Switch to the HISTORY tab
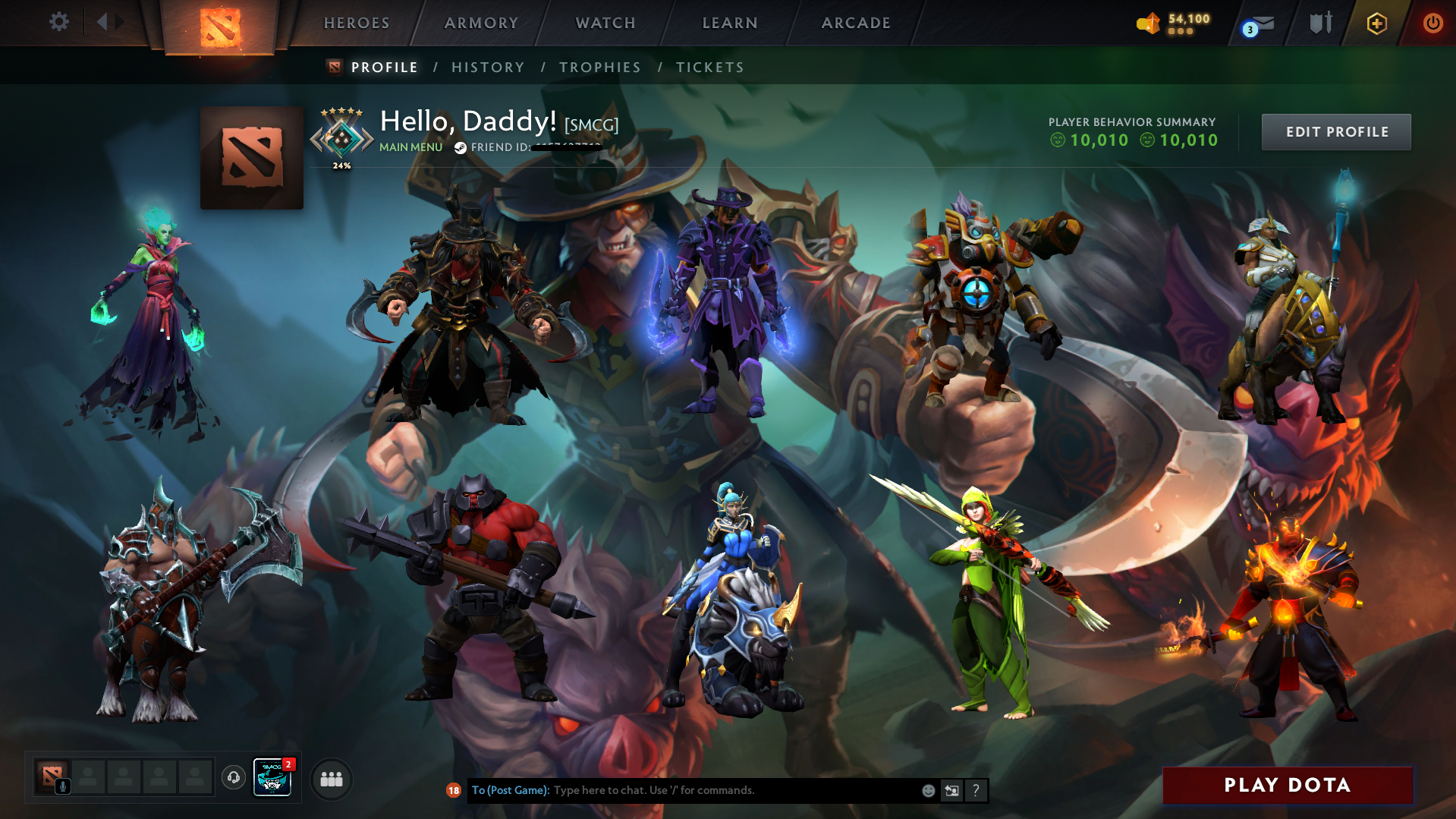Viewport: 1456px width, 819px height. [488, 67]
